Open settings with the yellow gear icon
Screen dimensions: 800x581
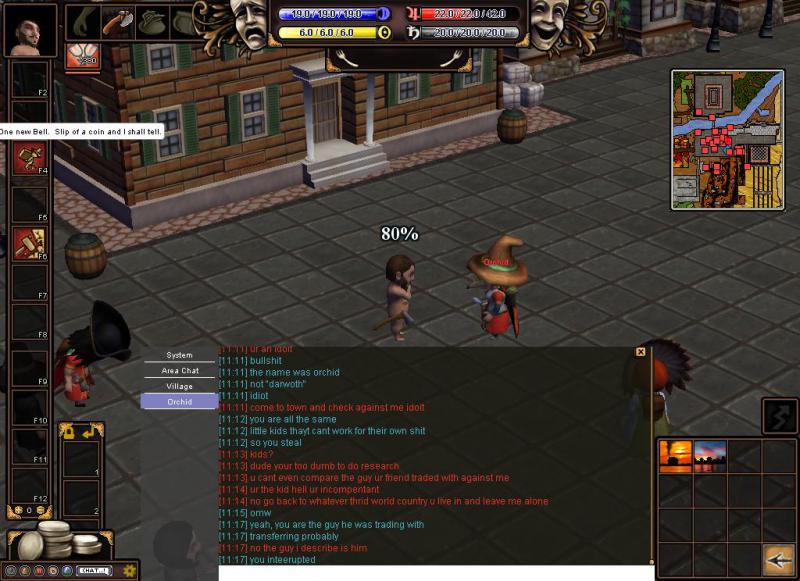click(x=129, y=571)
